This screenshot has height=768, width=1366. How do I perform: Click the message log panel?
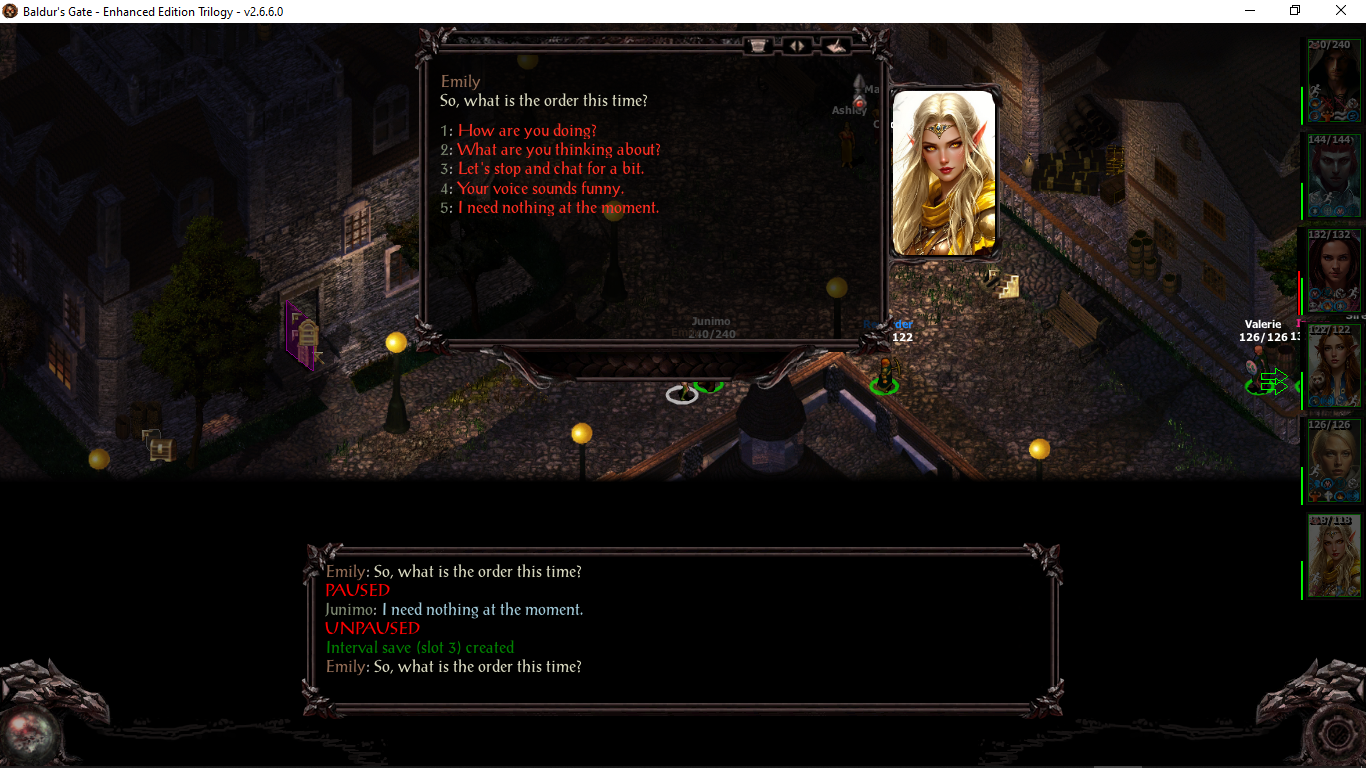pyautogui.click(x=682, y=629)
